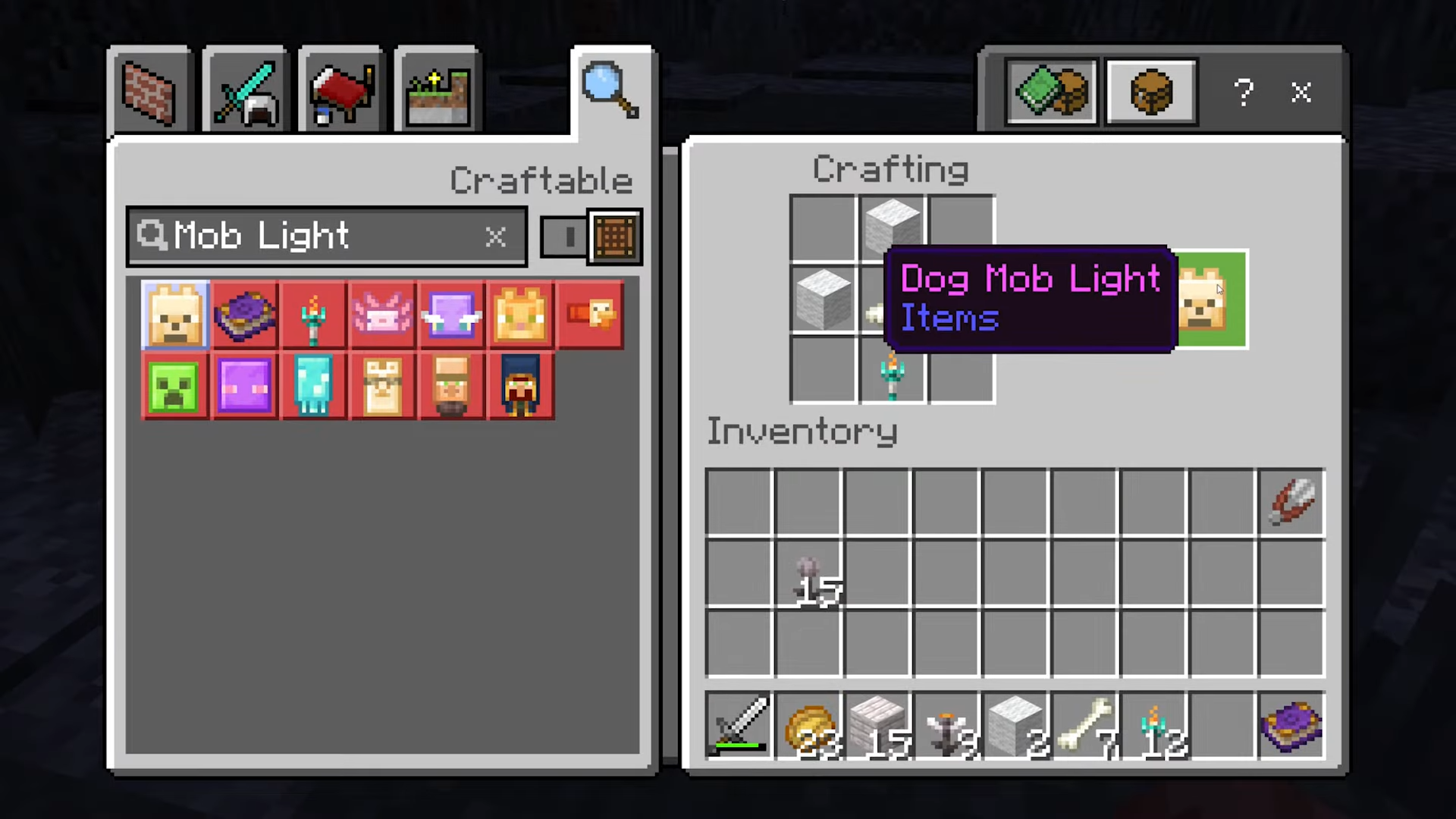Choose the cyan Glow Squid Mob Light recipe
Image resolution: width=1456 pixels, height=819 pixels.
313,386
